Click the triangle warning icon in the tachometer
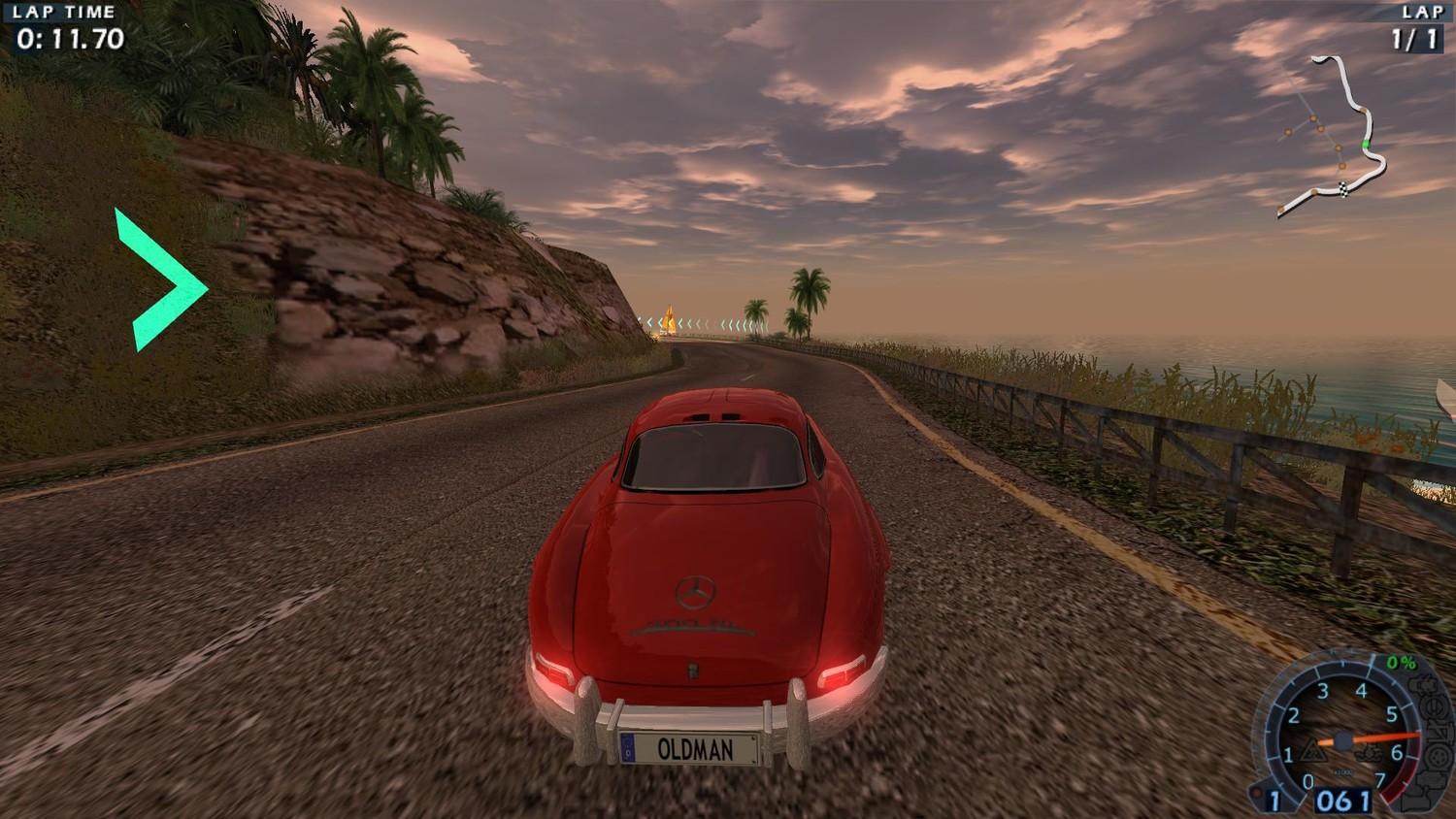The width and height of the screenshot is (1456, 819). coord(1312,749)
